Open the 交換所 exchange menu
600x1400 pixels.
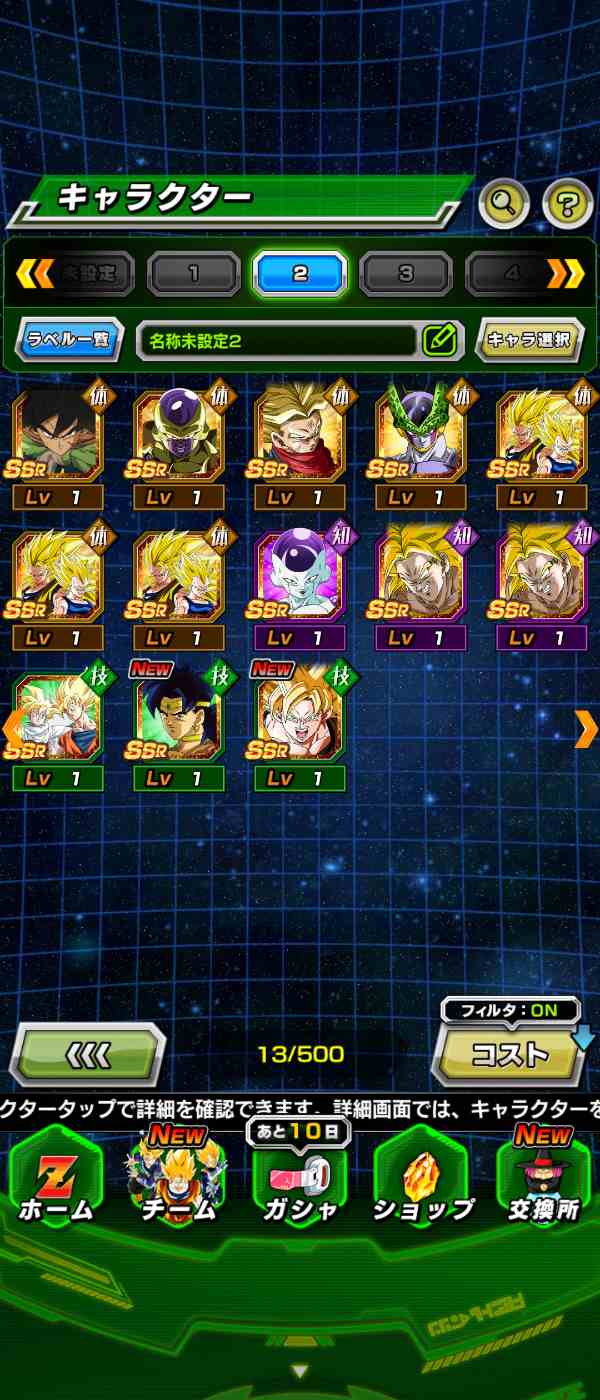(x=544, y=1180)
